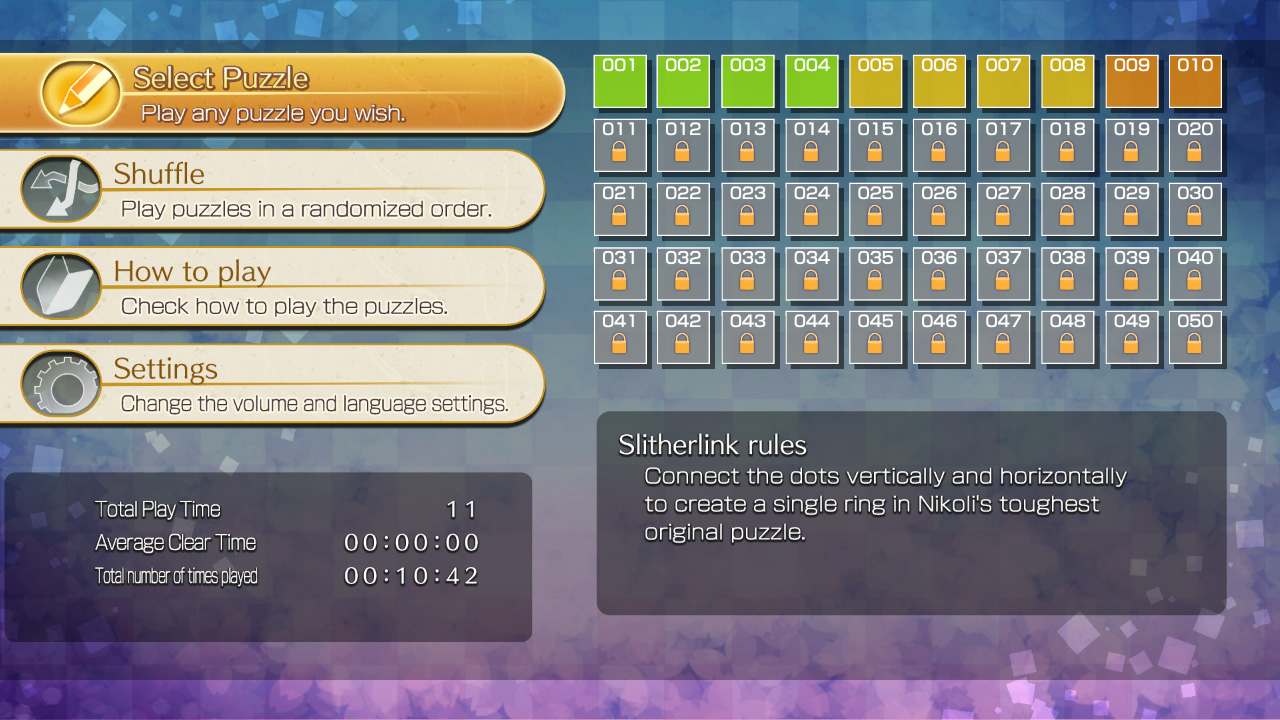This screenshot has height=720, width=1280.
Task: Open locked puzzle 041
Action: tap(621, 337)
